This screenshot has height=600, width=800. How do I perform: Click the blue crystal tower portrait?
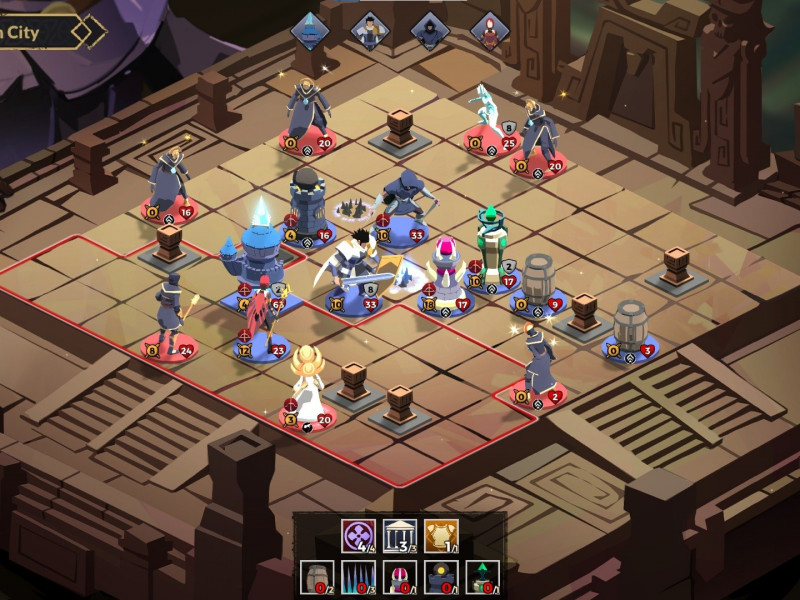coord(310,29)
